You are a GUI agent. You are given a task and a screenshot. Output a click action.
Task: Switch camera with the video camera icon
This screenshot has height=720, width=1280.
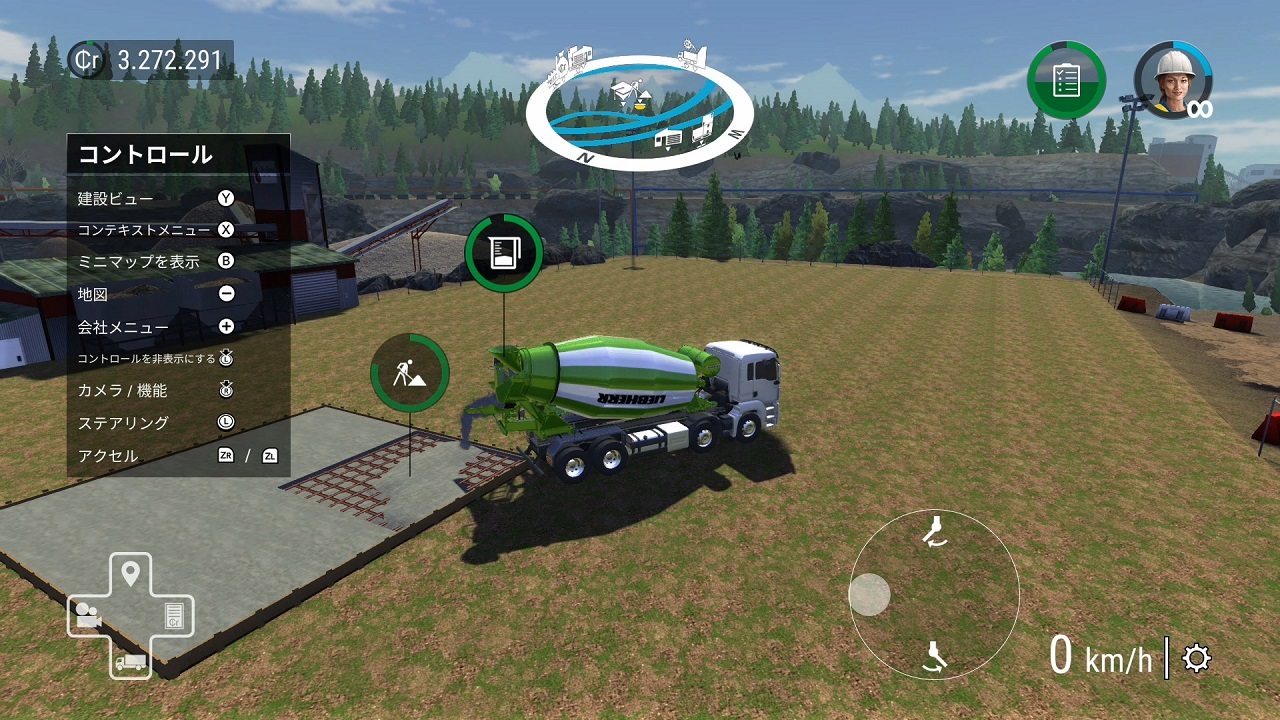(x=86, y=616)
